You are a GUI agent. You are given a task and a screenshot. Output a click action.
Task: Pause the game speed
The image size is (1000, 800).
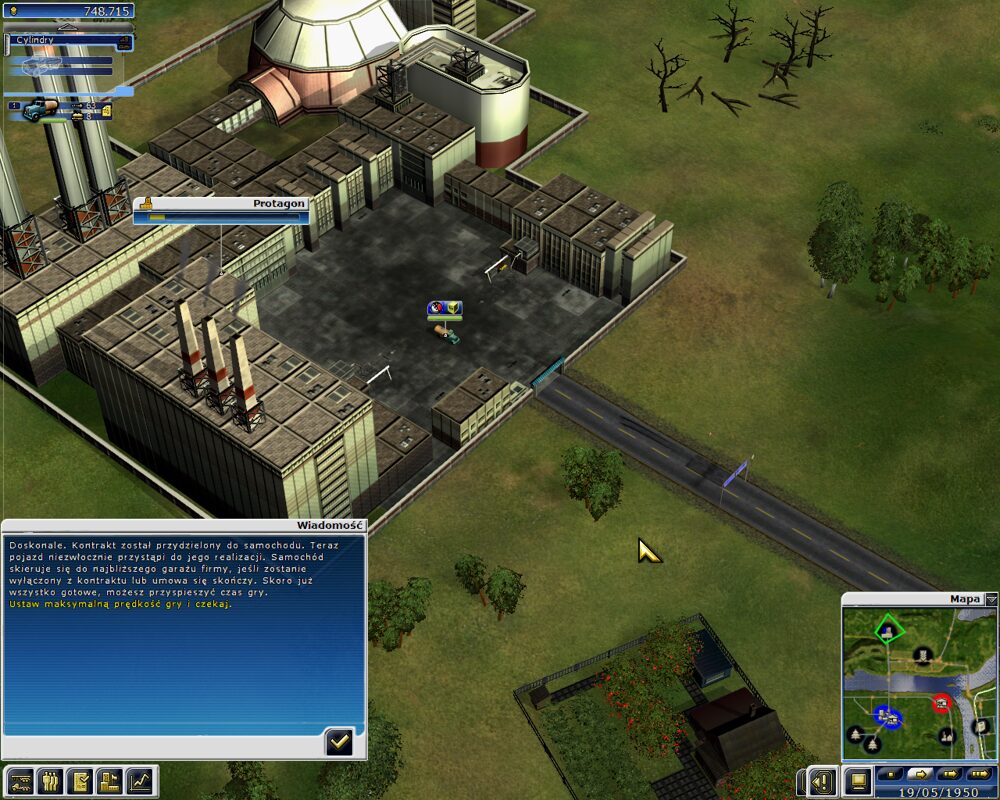[x=889, y=773]
